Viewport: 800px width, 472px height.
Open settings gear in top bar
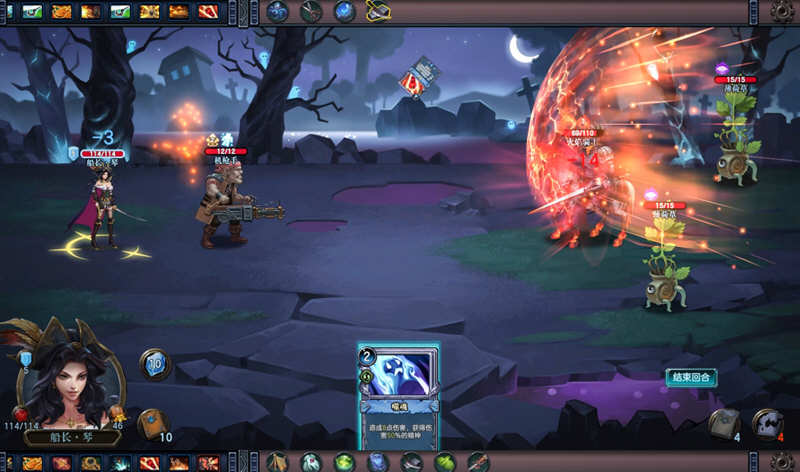pos(781,12)
